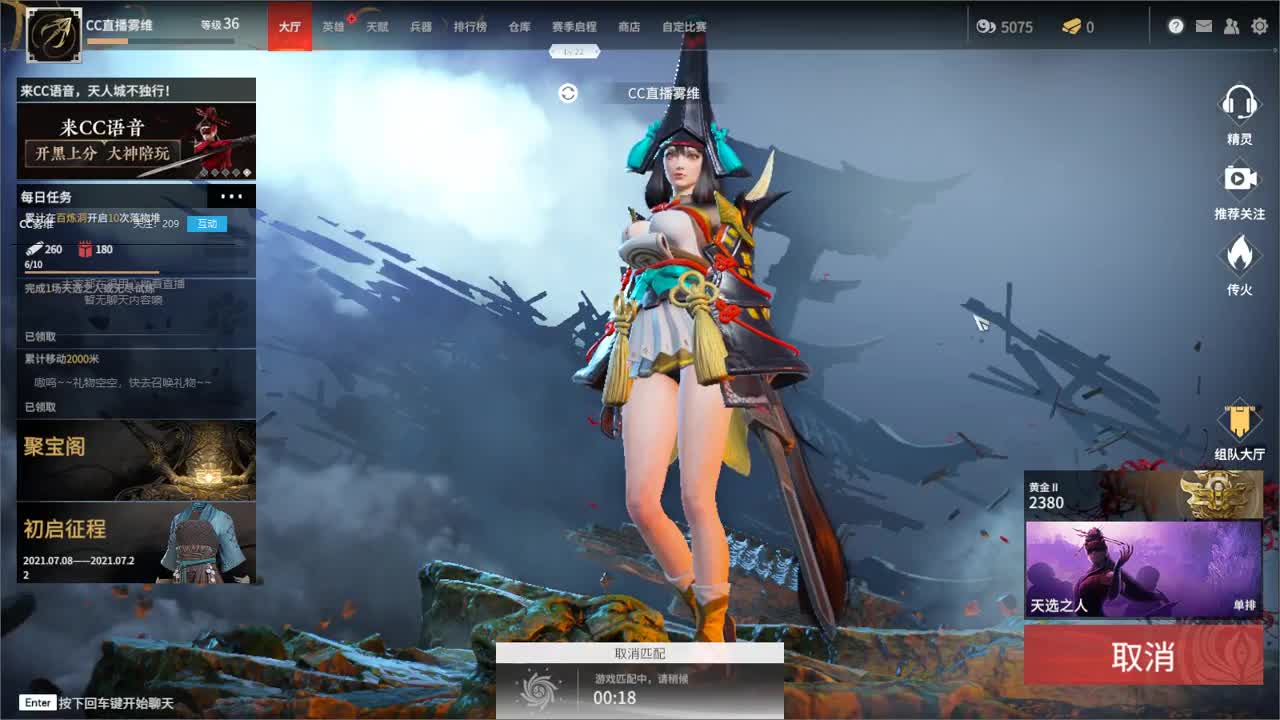The width and height of the screenshot is (1280, 720).
Task: Open the settings gear icon
Action: click(x=1259, y=27)
